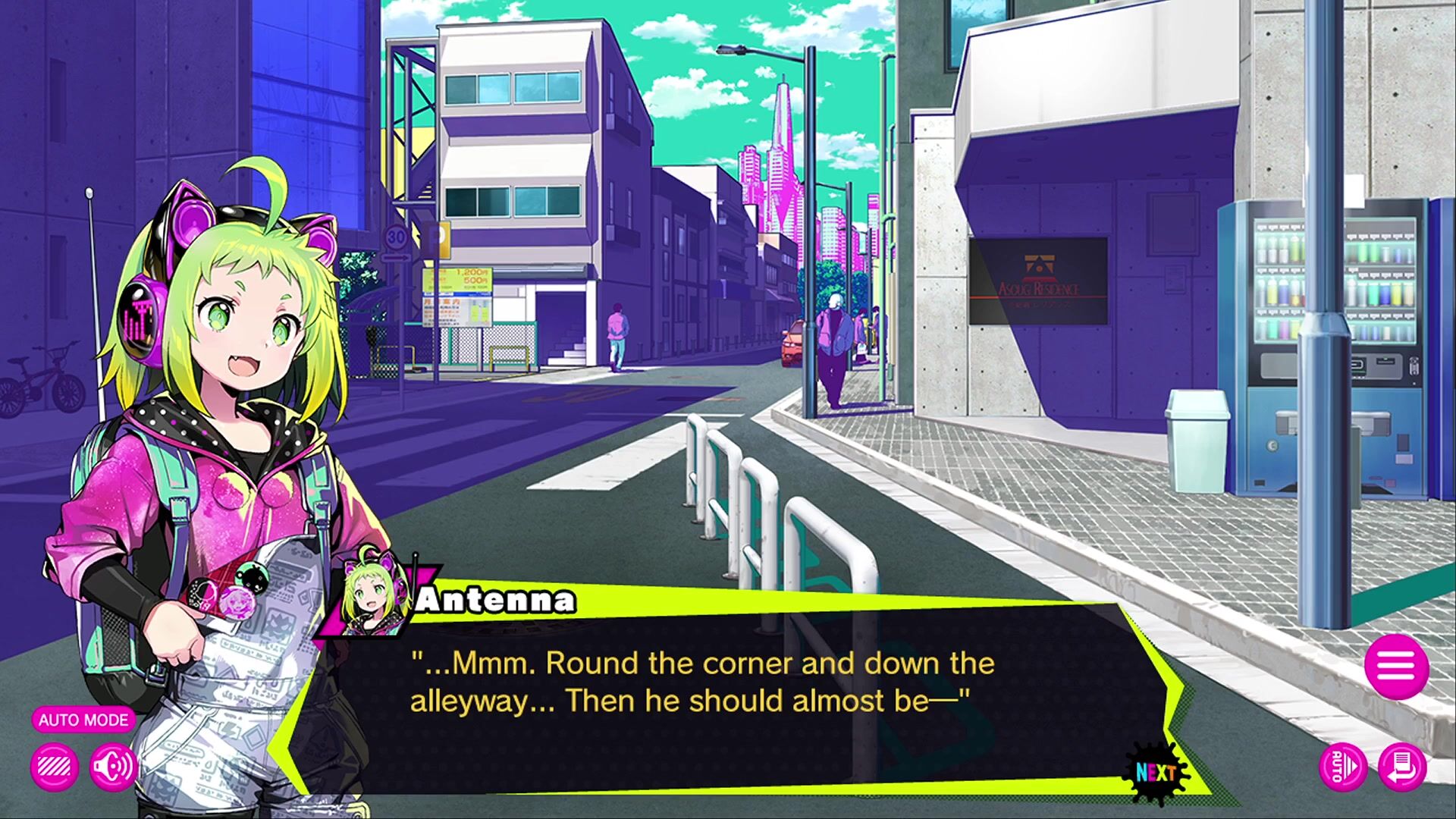
Task: Click the AUTO MODE pill label
Action: pos(83,720)
